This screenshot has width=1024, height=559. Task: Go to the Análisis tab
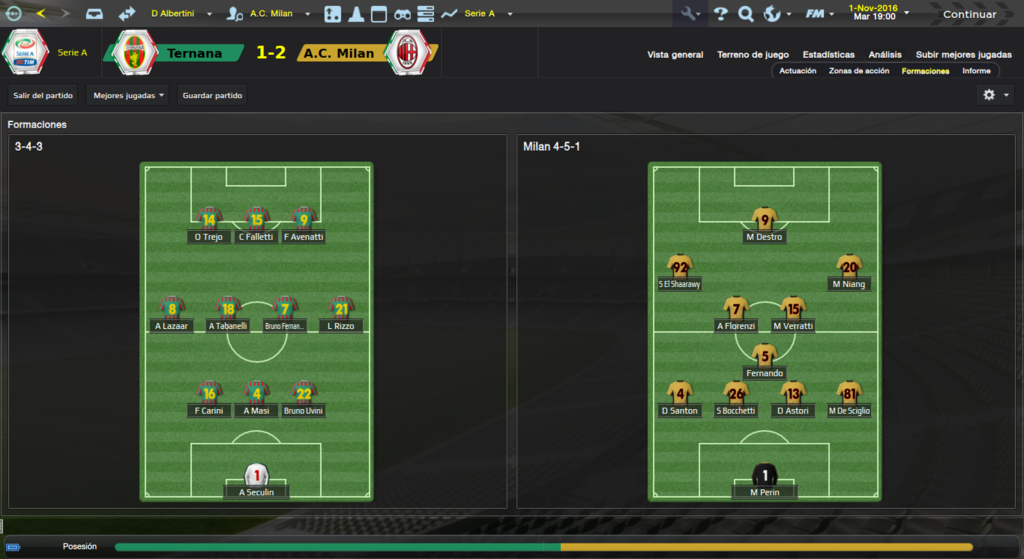point(885,55)
